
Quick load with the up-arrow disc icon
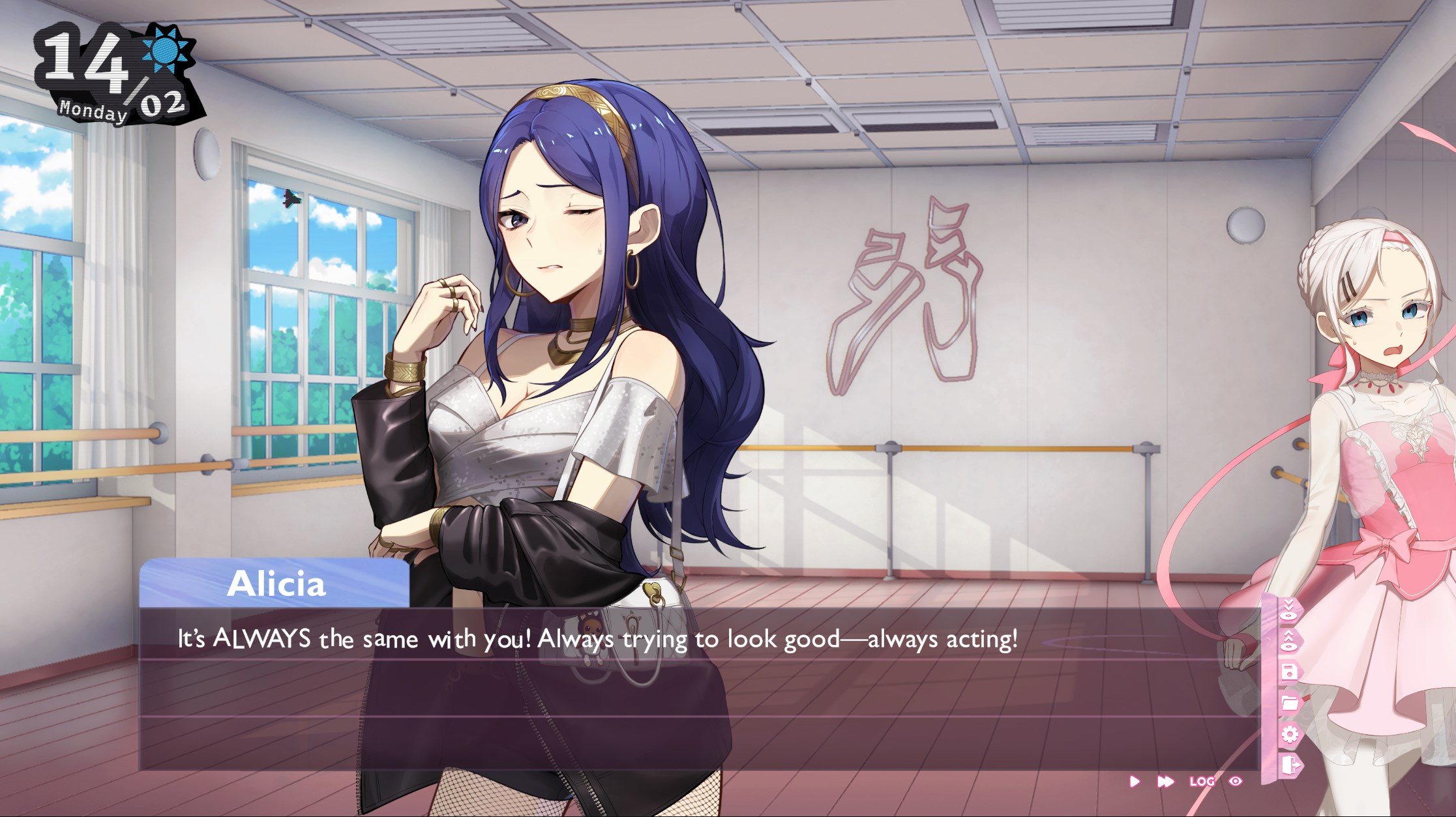pos(1289,641)
